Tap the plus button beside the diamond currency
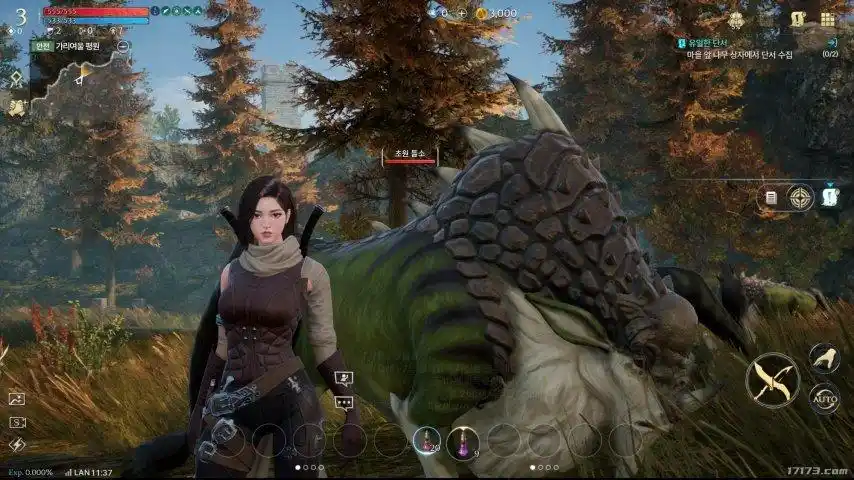The width and height of the screenshot is (854, 480). 462,13
